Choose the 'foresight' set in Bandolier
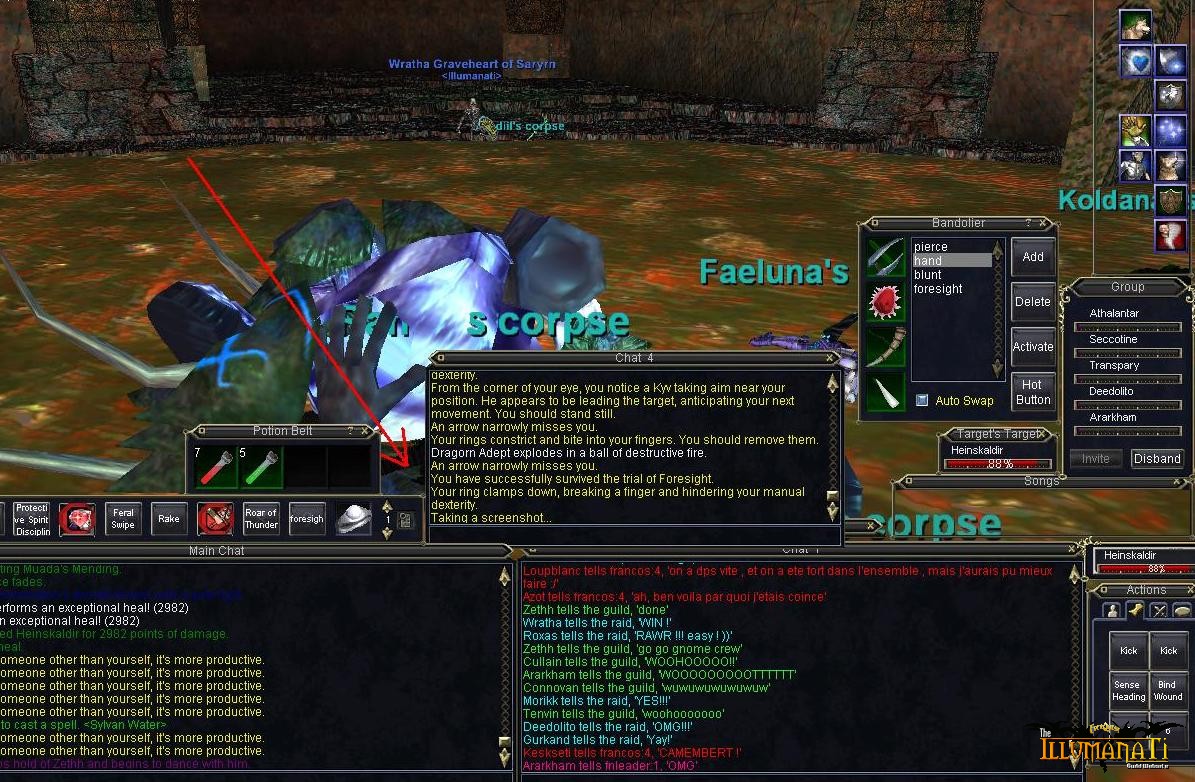This screenshot has width=1195, height=782. point(938,289)
